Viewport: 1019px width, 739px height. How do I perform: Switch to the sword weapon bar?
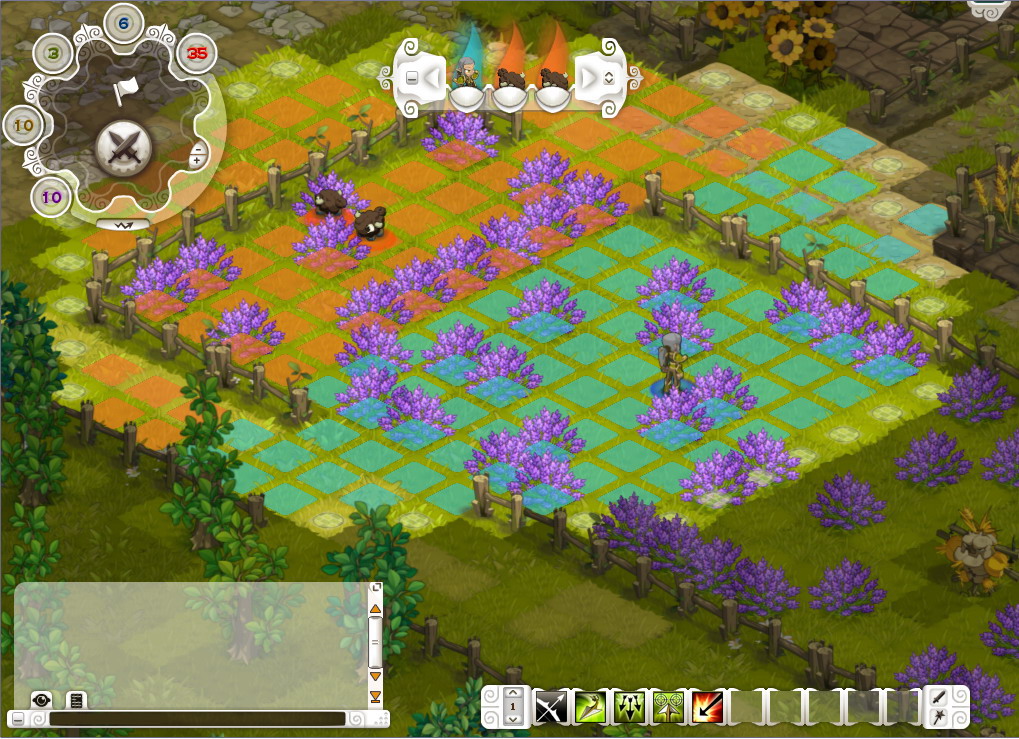[x=941, y=697]
